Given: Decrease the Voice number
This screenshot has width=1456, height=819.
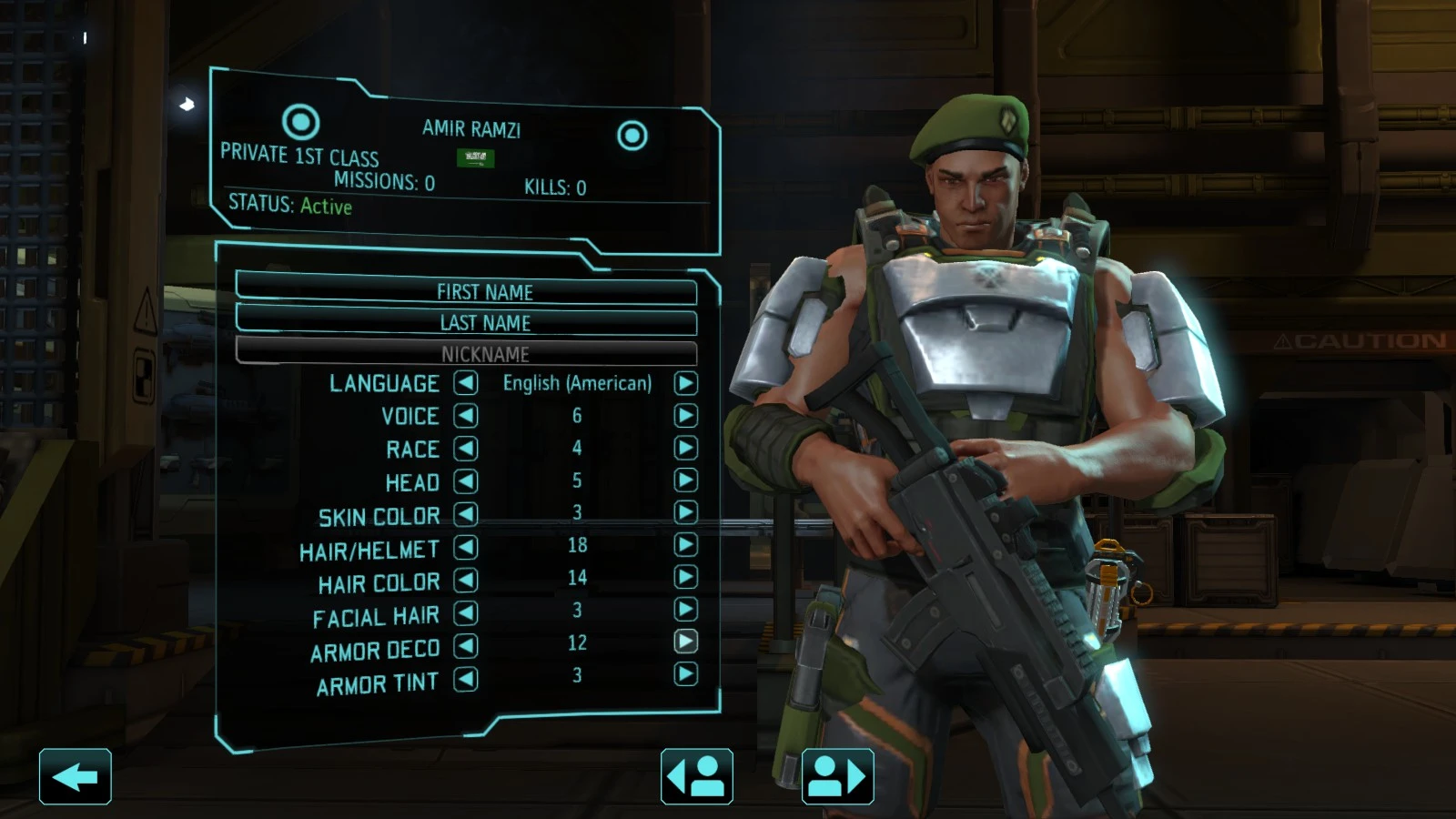Looking at the screenshot, I should click(466, 416).
